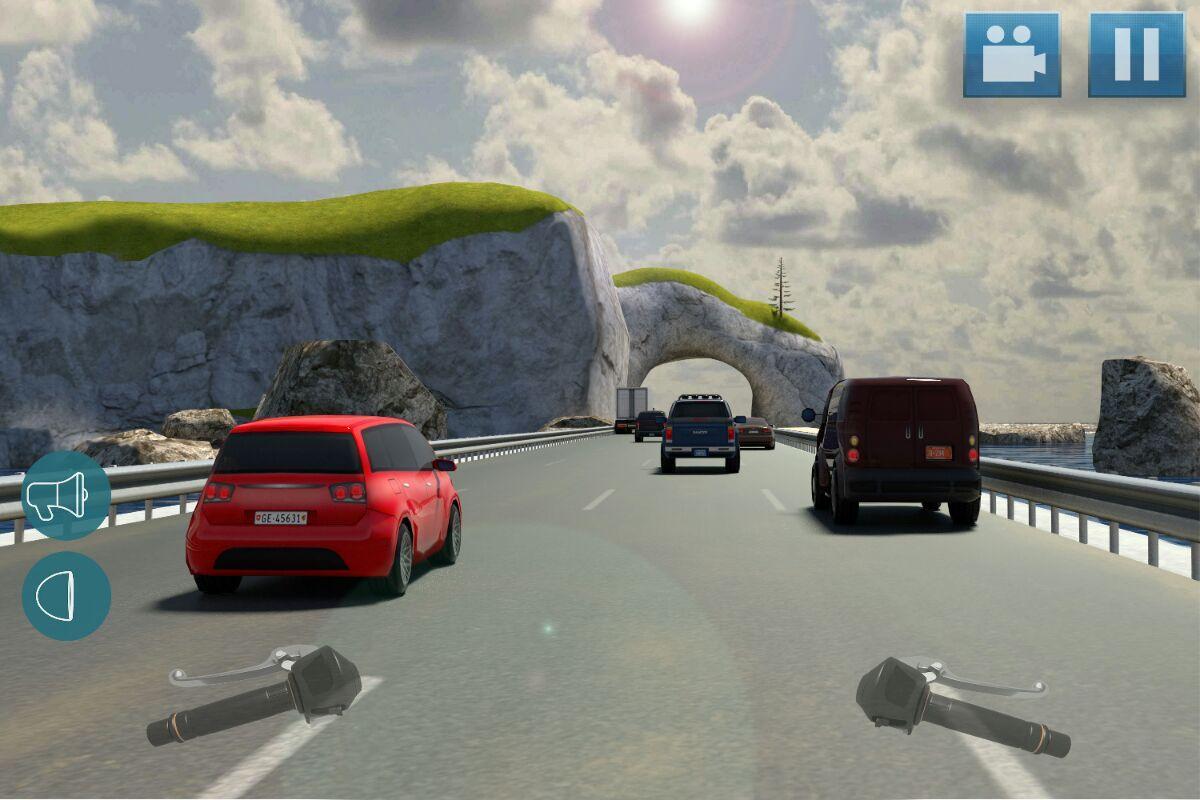Viewport: 1200px width, 800px height.
Task: Toggle the headlight button
Action: click(66, 596)
